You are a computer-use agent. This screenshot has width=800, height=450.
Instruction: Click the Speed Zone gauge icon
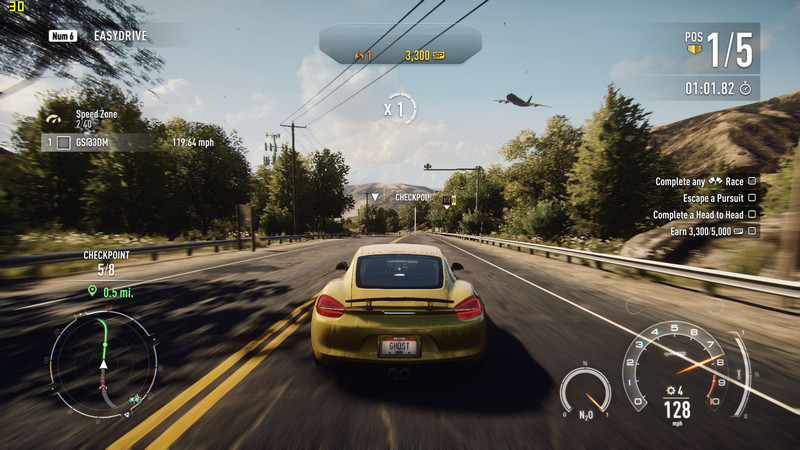[x=54, y=119]
